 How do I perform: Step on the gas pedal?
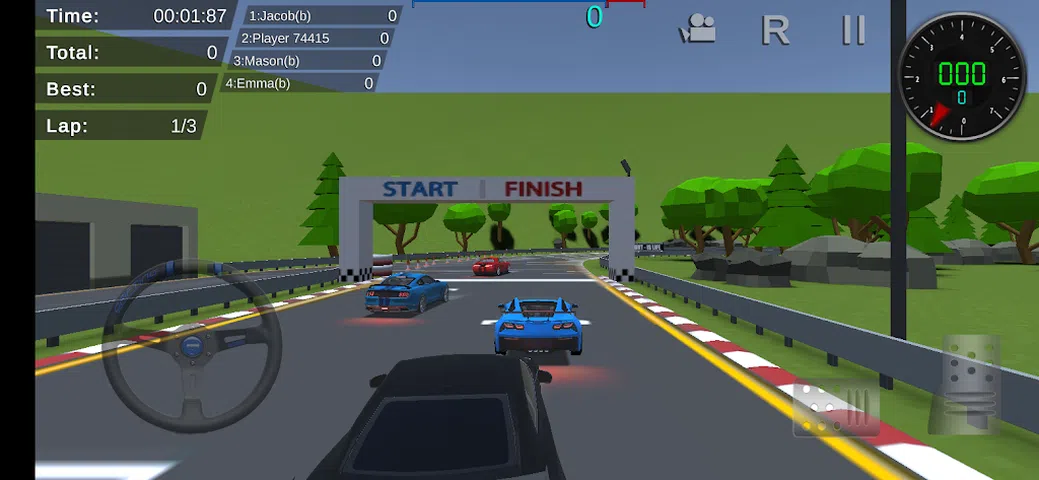click(970, 386)
